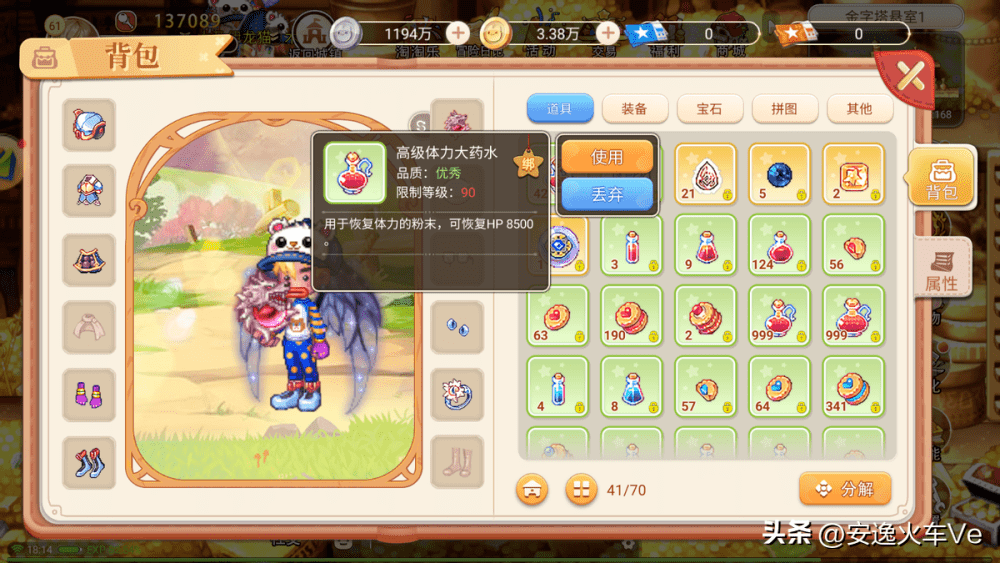The image size is (1000, 563).
Task: Pick the cookie stack with count 341
Action: coord(853,387)
